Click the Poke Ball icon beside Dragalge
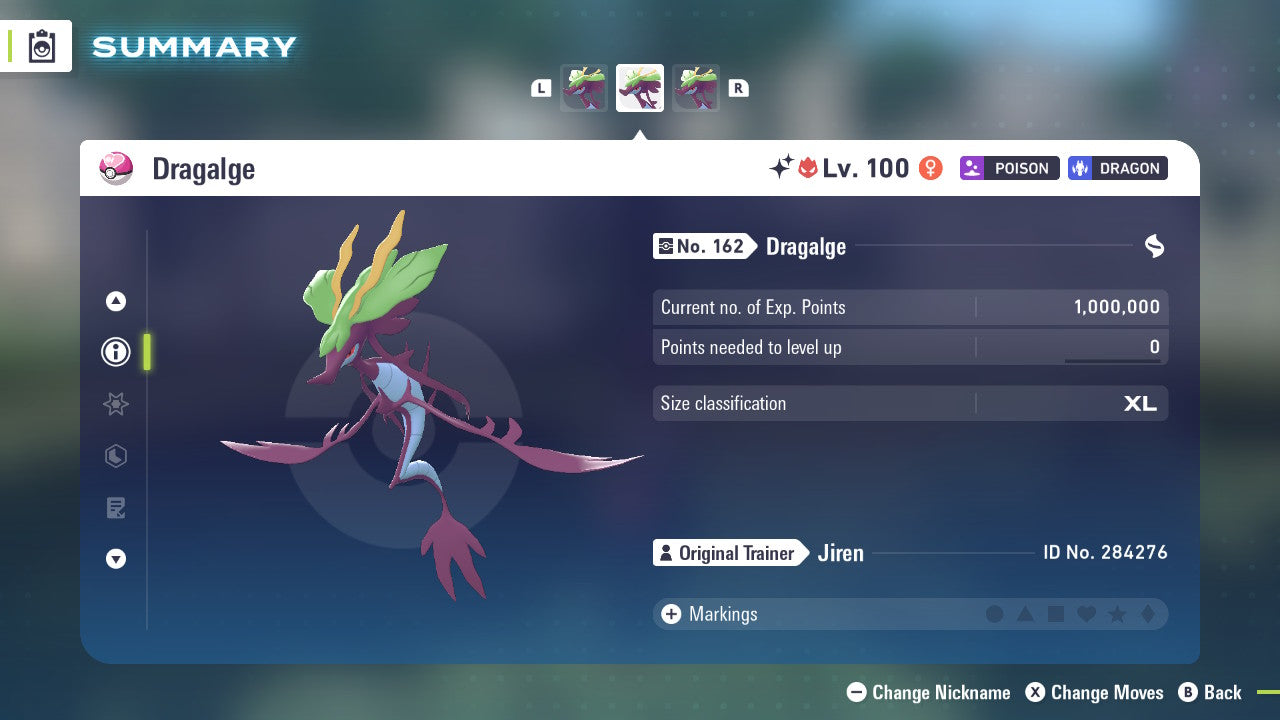 116,168
